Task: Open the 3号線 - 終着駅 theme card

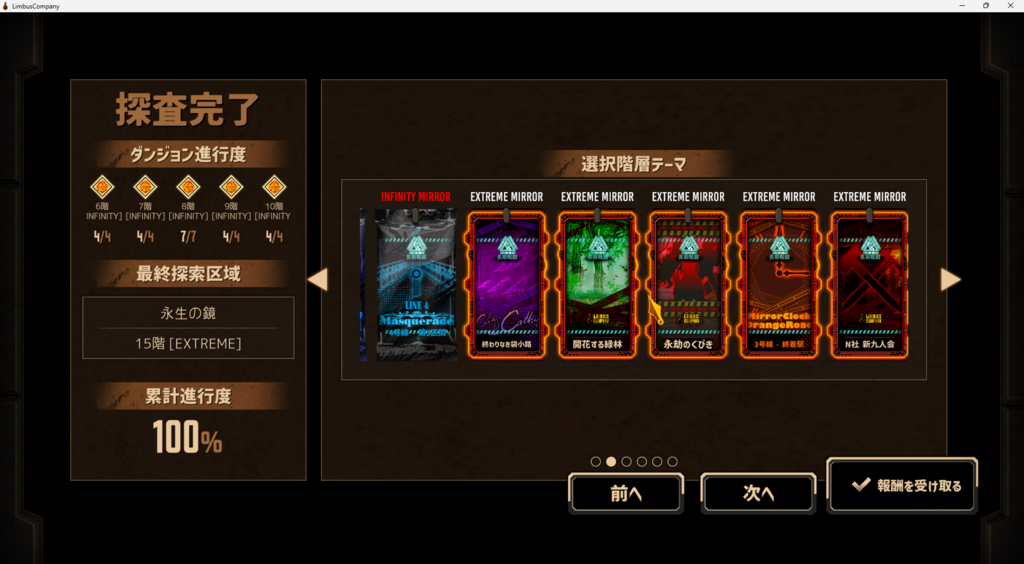Action: 779,285
